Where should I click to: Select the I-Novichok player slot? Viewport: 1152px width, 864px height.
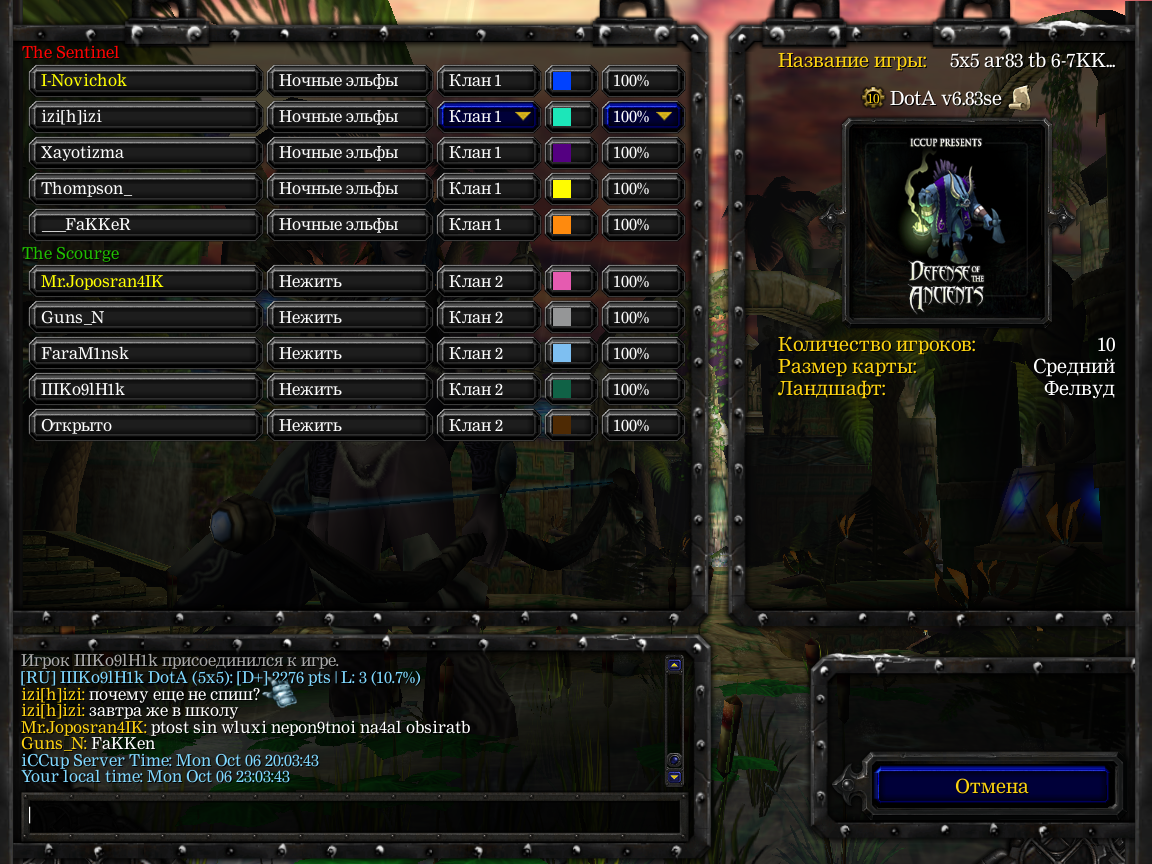click(145, 81)
